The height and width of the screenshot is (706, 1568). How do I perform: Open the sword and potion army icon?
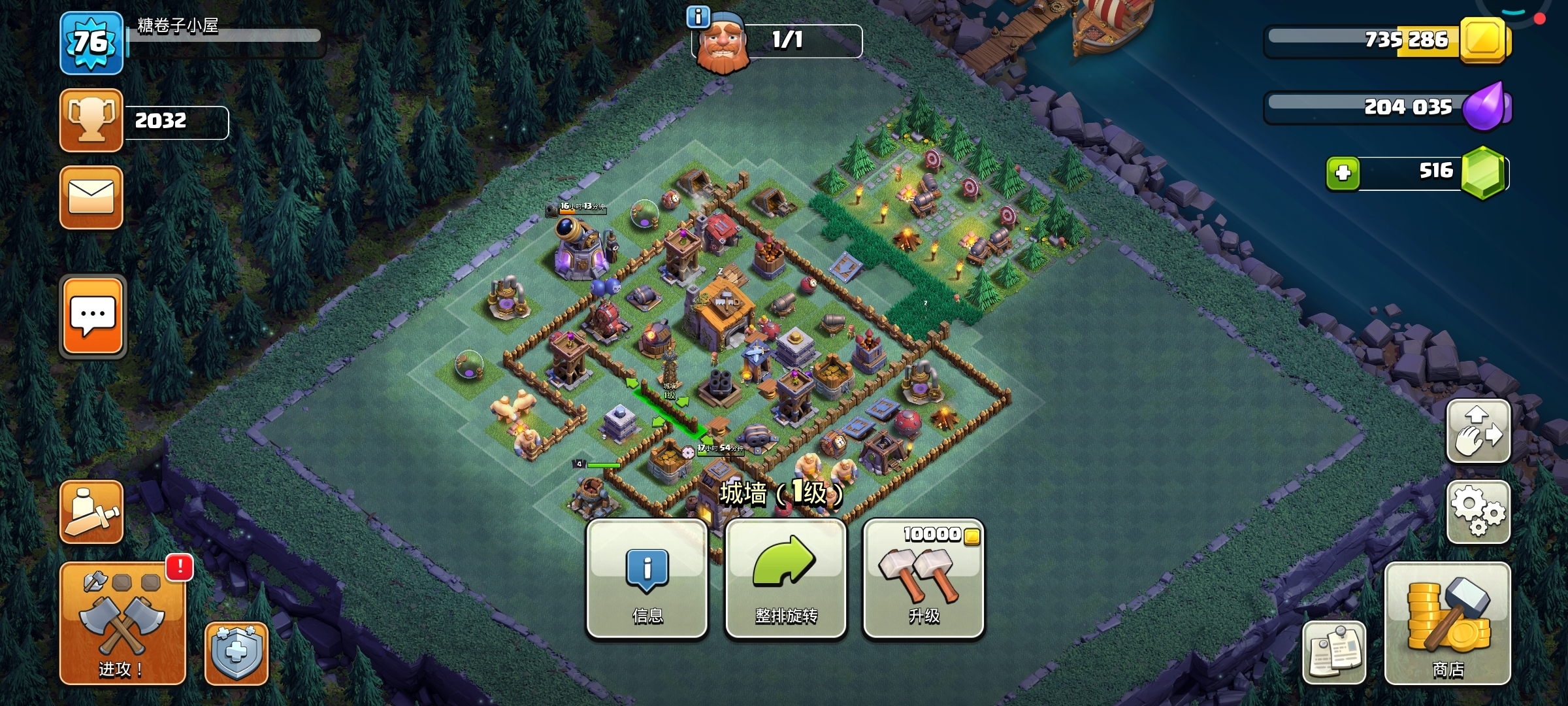pyautogui.click(x=91, y=512)
